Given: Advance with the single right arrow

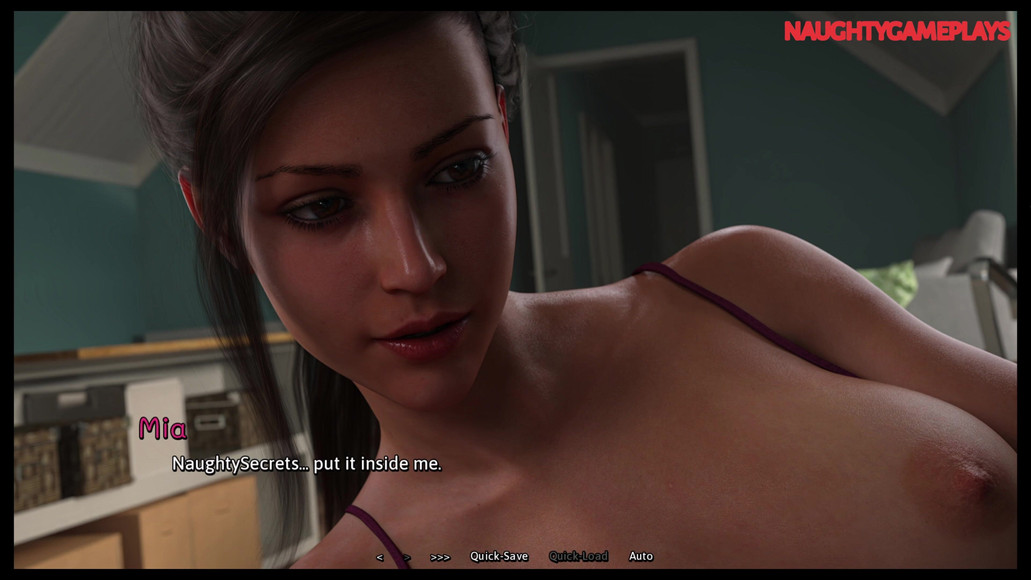Looking at the screenshot, I should pos(408,557).
